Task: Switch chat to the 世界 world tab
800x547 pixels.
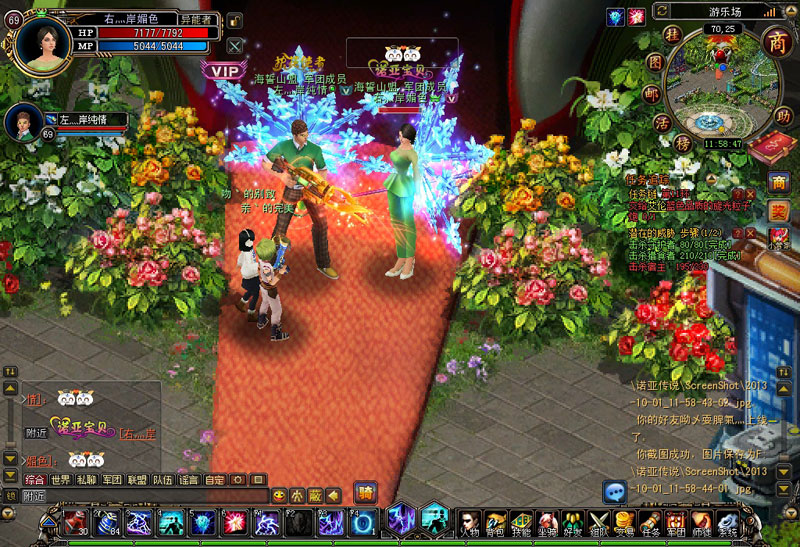Action: click(60, 480)
